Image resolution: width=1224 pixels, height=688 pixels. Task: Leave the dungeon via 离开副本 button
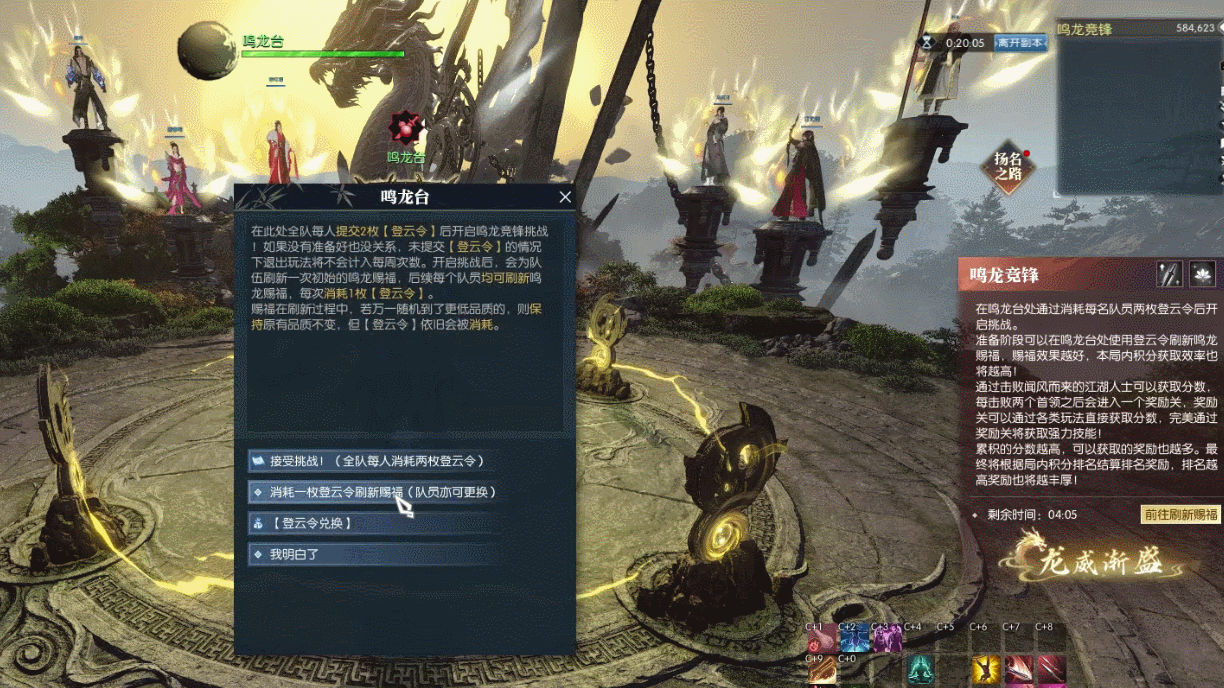click(1020, 43)
